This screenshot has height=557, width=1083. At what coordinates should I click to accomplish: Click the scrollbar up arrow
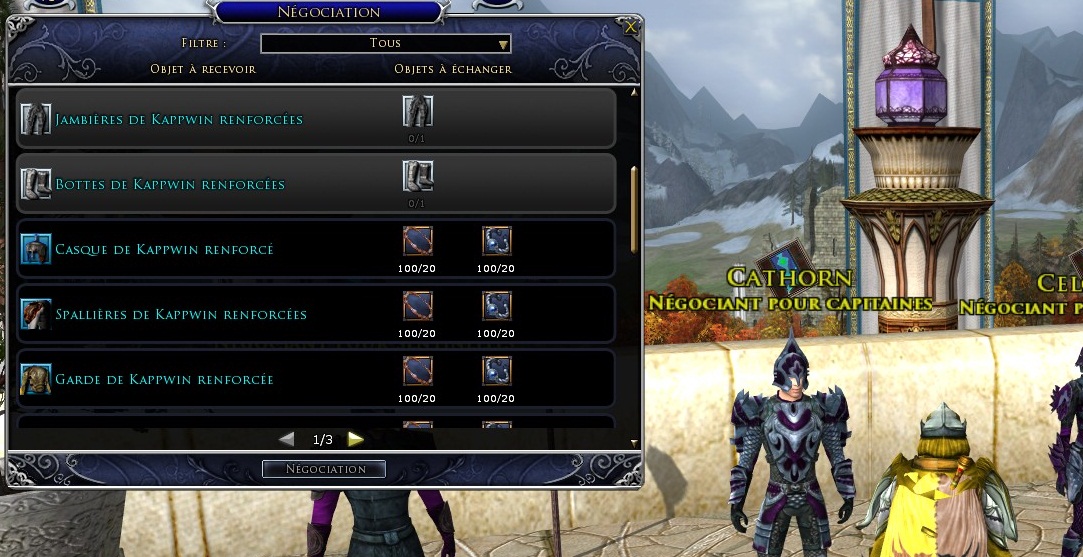[x=634, y=92]
